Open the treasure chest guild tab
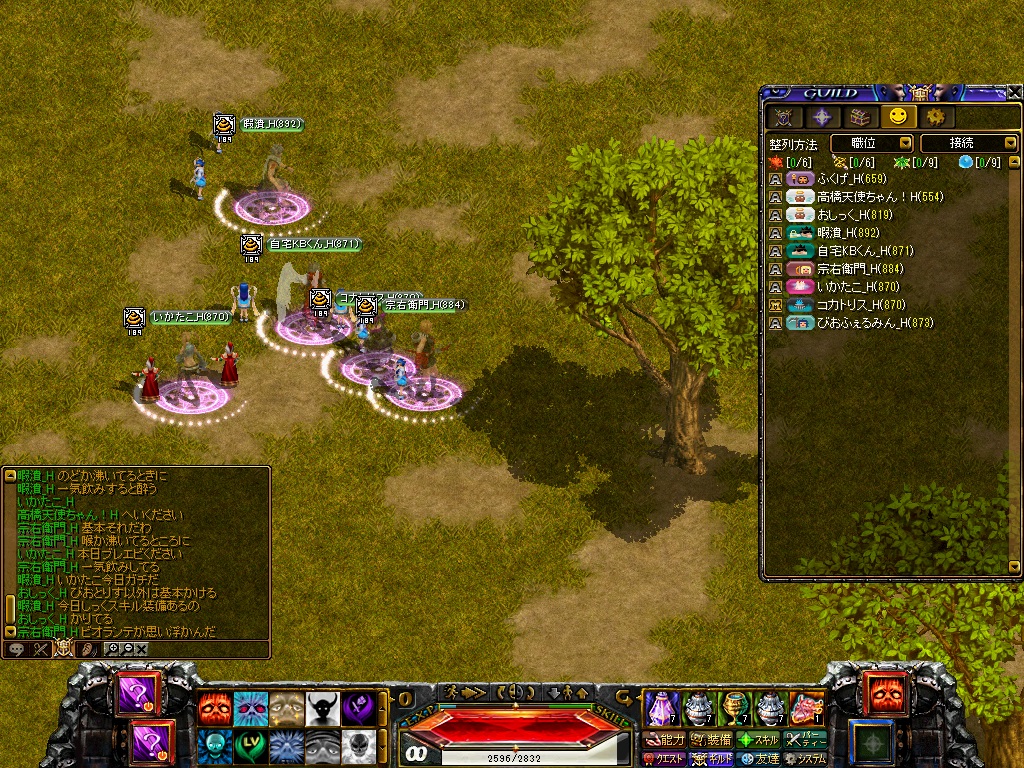 point(859,117)
